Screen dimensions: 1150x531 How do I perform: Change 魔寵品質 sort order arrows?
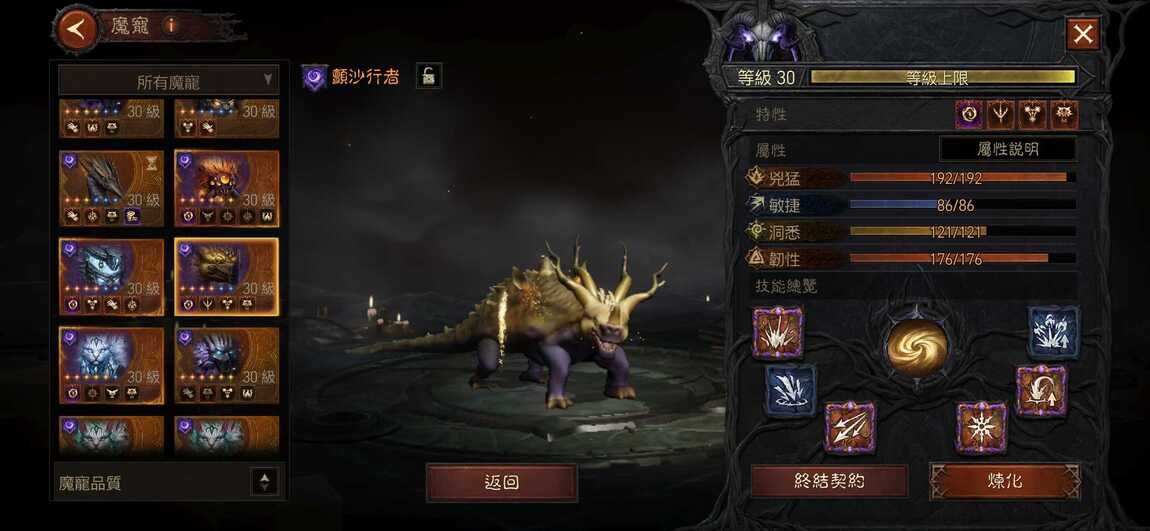coord(264,482)
